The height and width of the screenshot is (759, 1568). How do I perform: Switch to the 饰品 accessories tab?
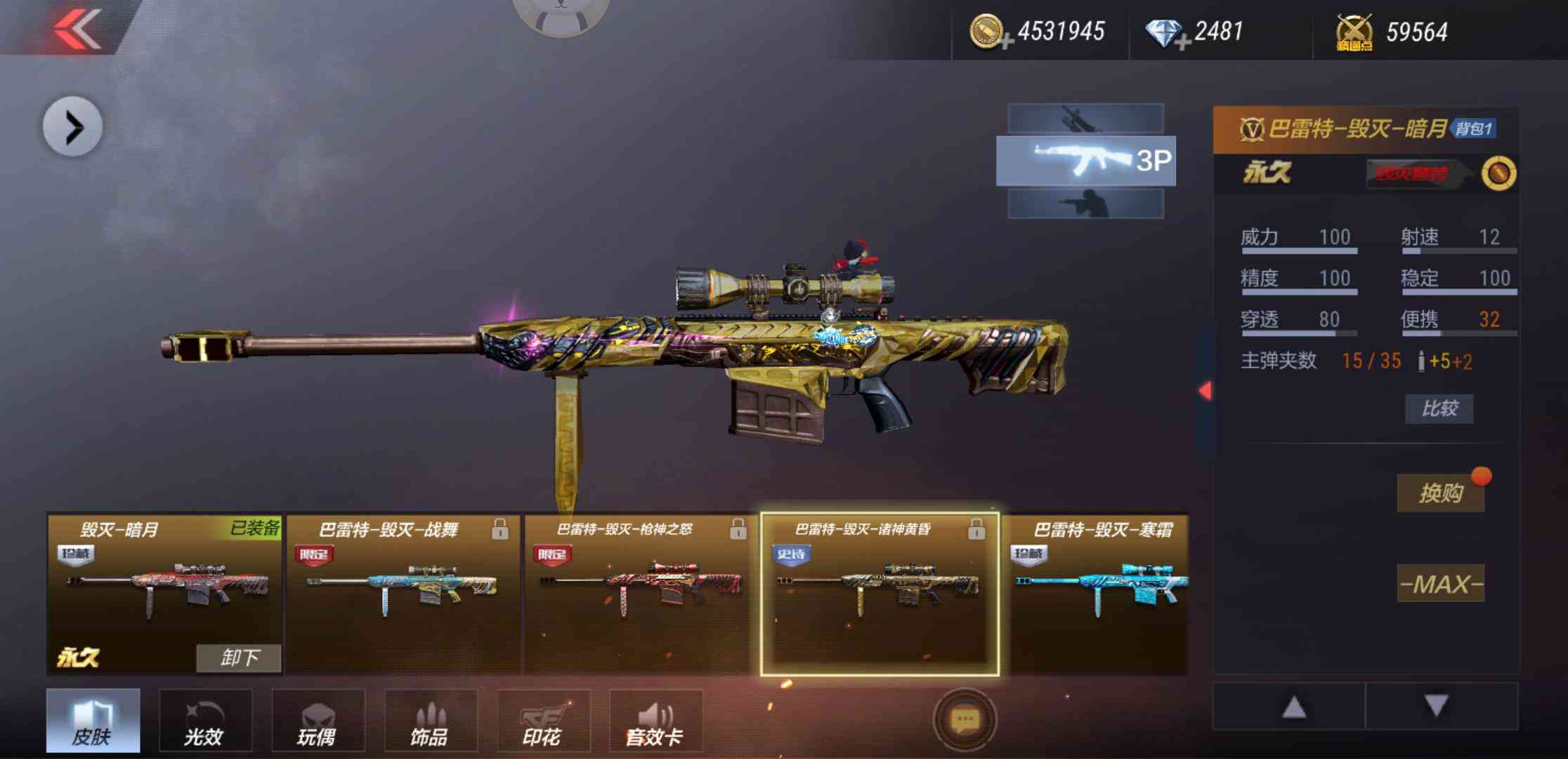coord(430,721)
